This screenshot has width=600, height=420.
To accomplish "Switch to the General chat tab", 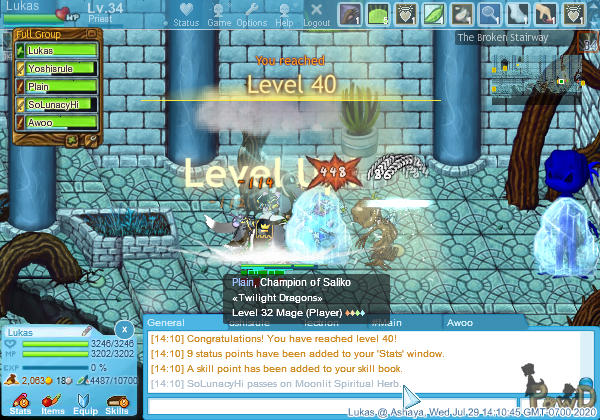I will click(x=165, y=323).
